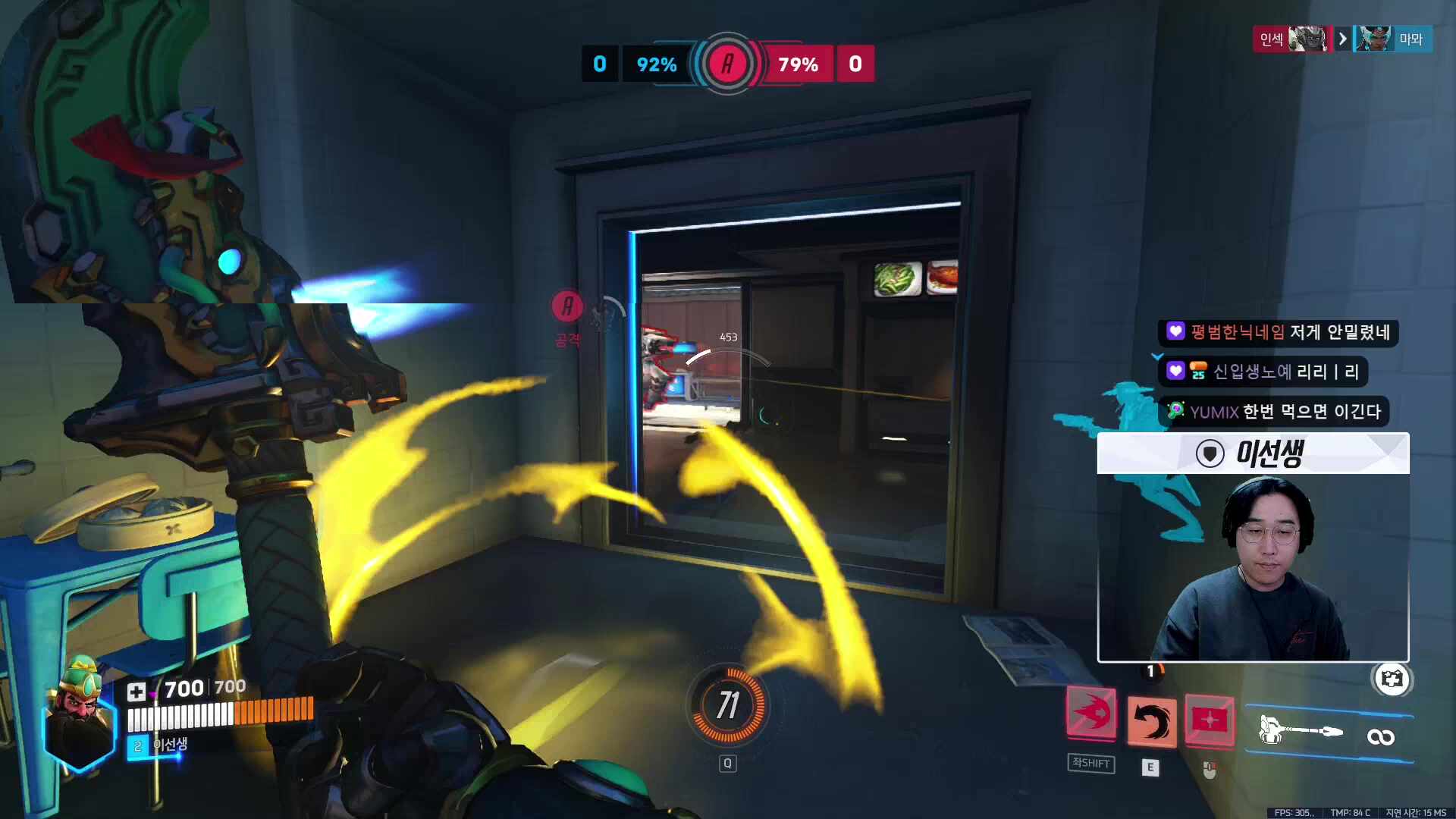Activate the red dash ability icon
1456x819 pixels.
tap(1091, 714)
